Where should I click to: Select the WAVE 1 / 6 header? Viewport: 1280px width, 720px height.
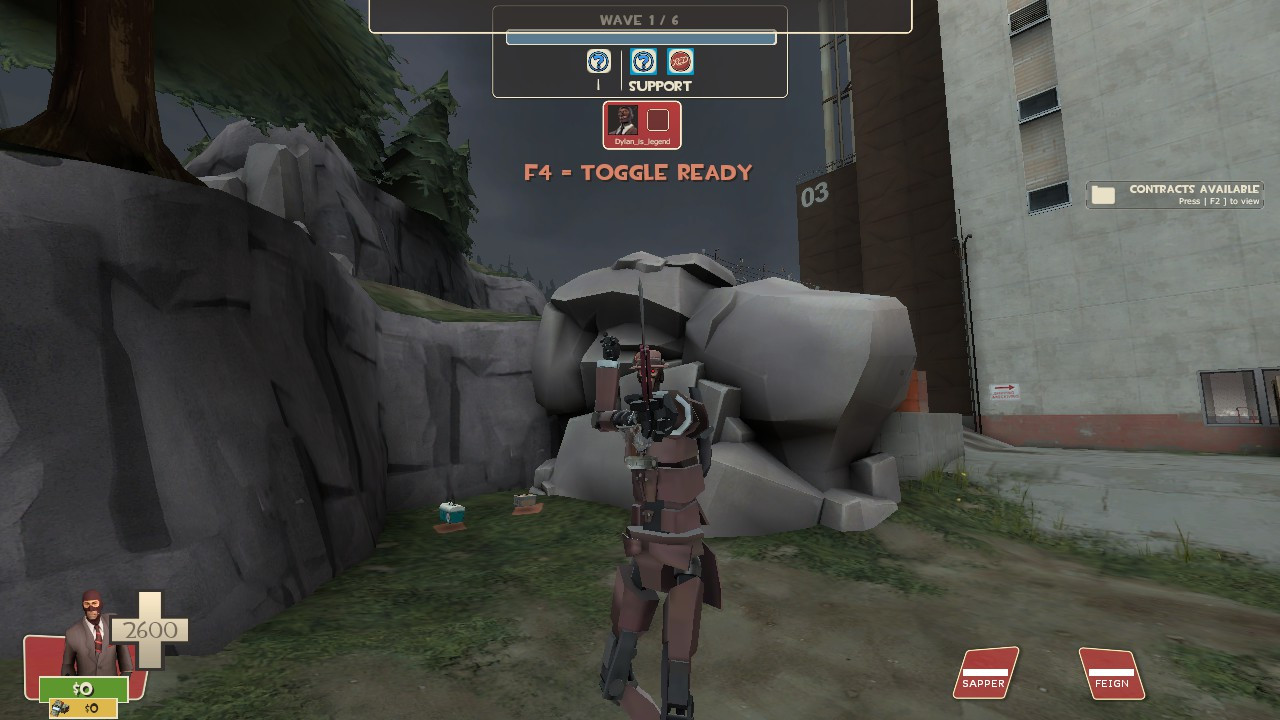(641, 18)
